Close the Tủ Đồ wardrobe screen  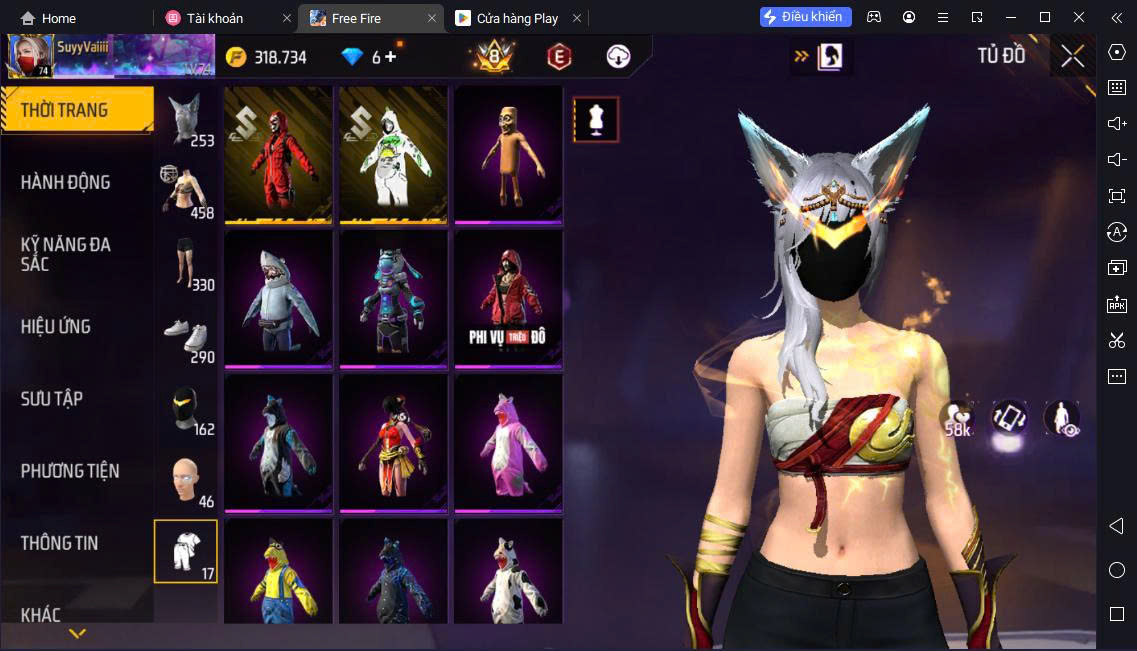coord(1072,56)
